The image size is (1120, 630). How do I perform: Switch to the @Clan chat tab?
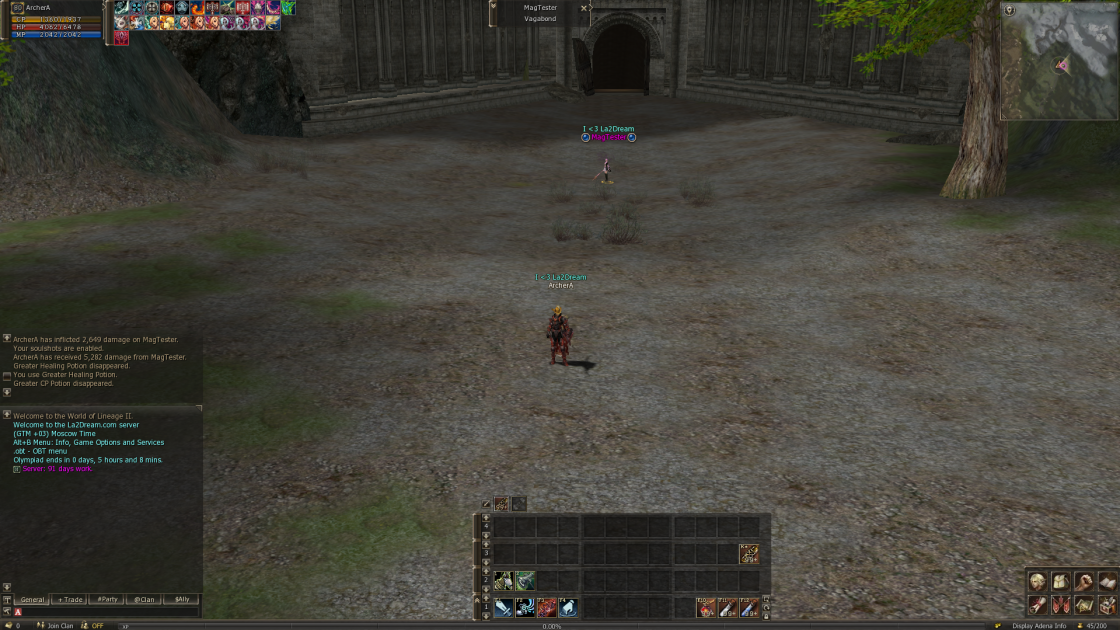pos(144,600)
